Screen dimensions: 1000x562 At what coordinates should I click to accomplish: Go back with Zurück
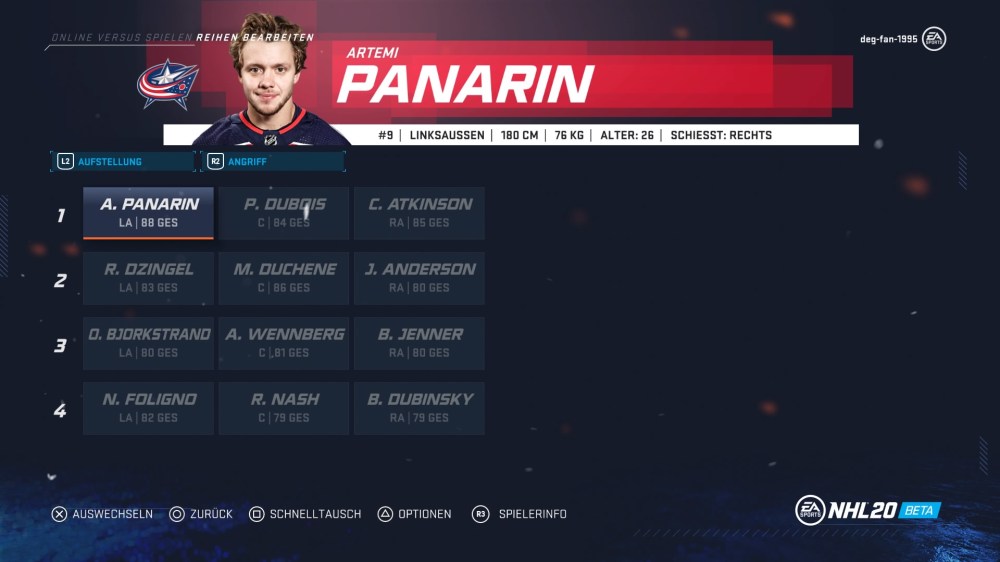tap(201, 514)
